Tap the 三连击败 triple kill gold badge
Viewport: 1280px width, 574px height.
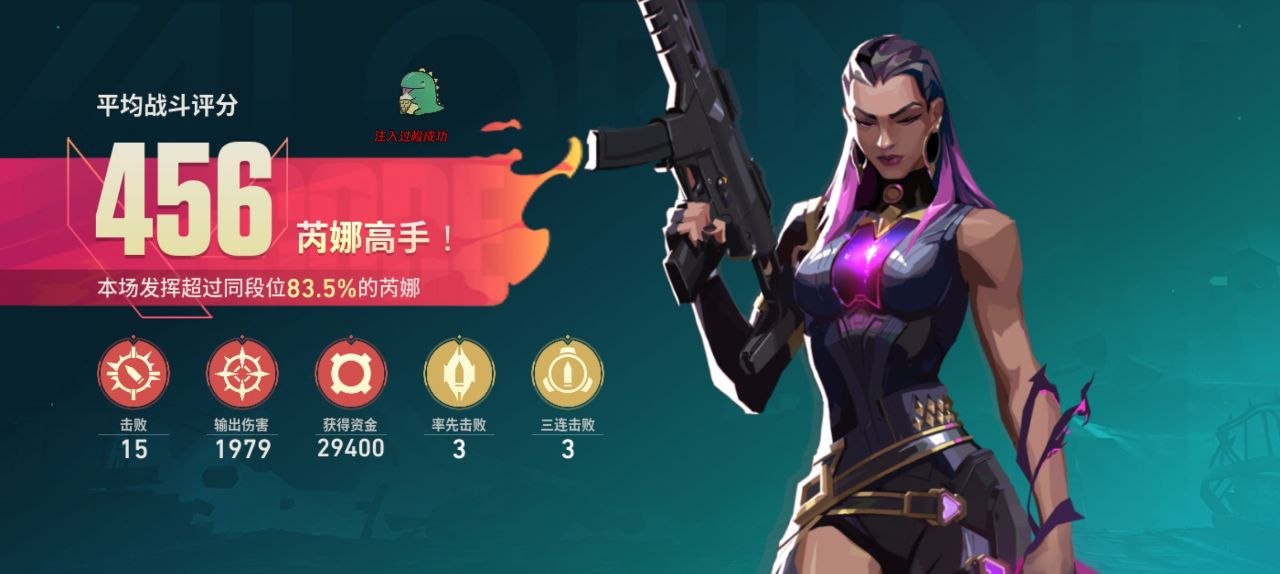567,373
